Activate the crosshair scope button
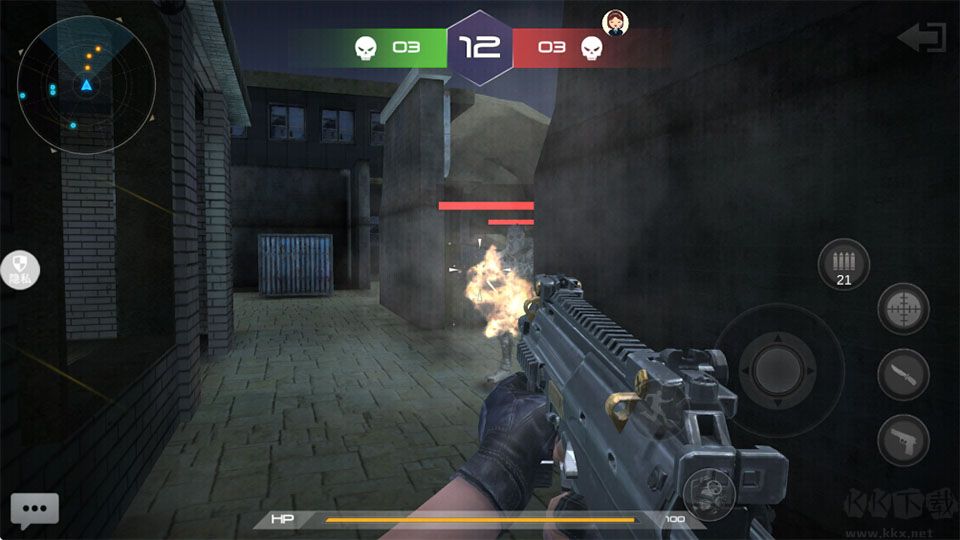The width and height of the screenshot is (960, 540). coord(903,309)
